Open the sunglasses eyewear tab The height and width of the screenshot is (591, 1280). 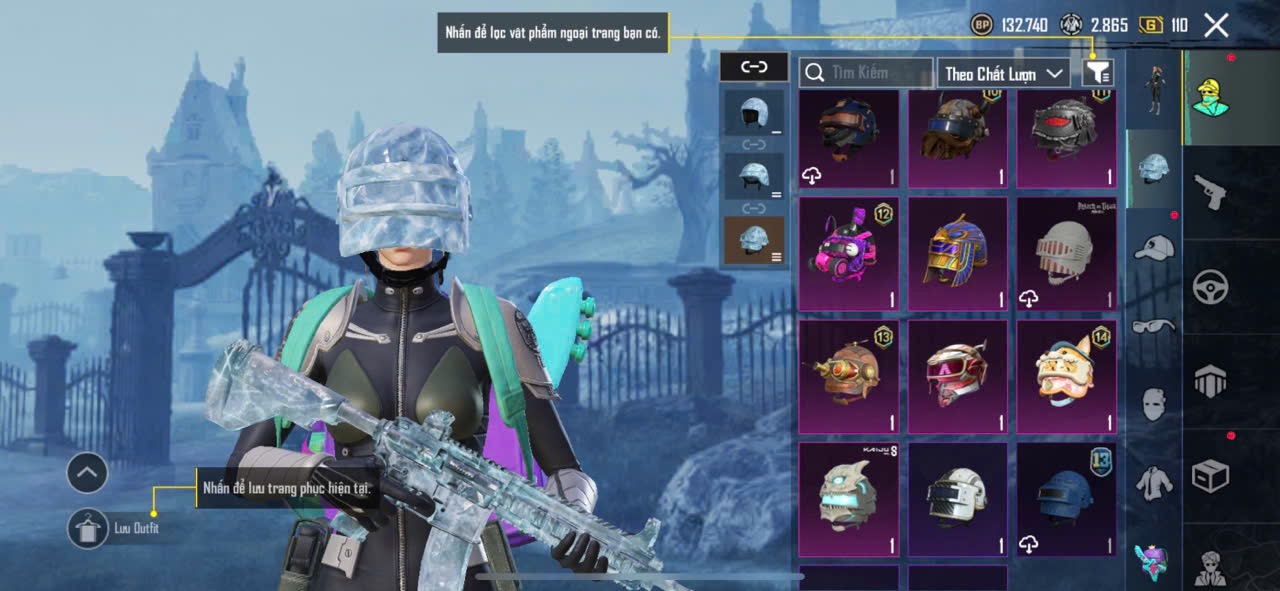click(x=1154, y=326)
